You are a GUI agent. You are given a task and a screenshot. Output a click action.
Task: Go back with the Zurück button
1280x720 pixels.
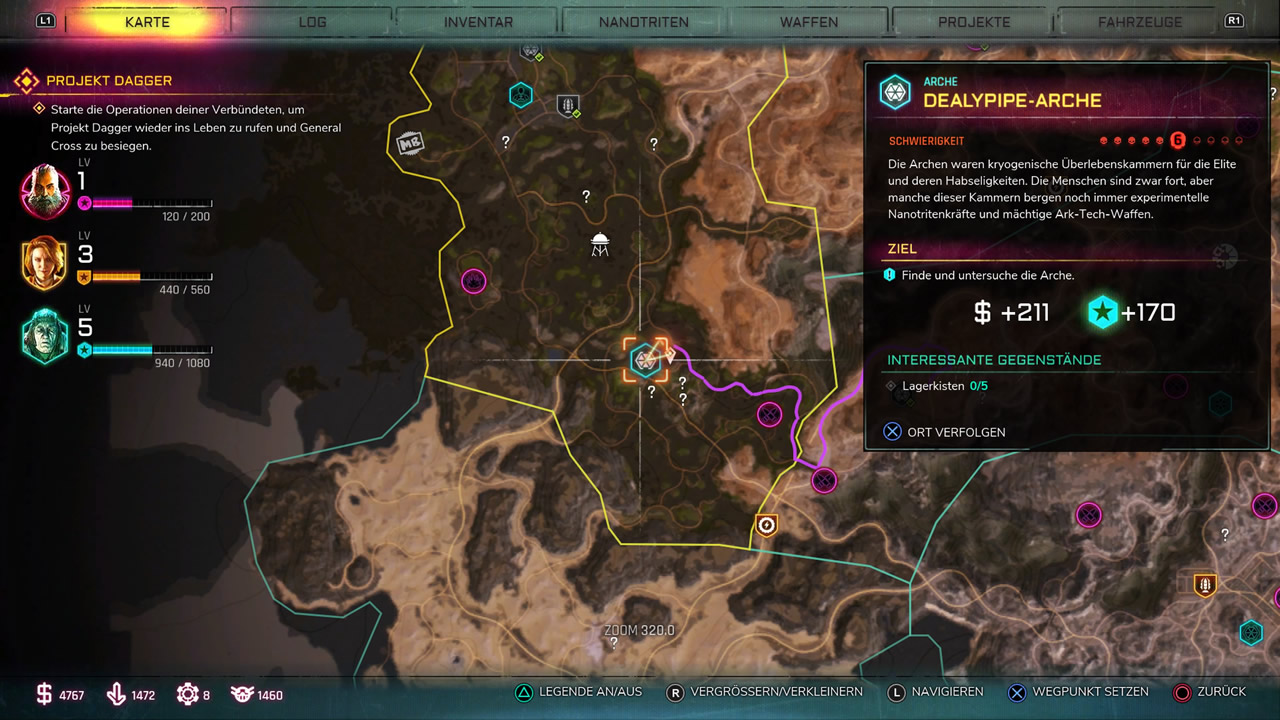pyautogui.click(x=1210, y=692)
